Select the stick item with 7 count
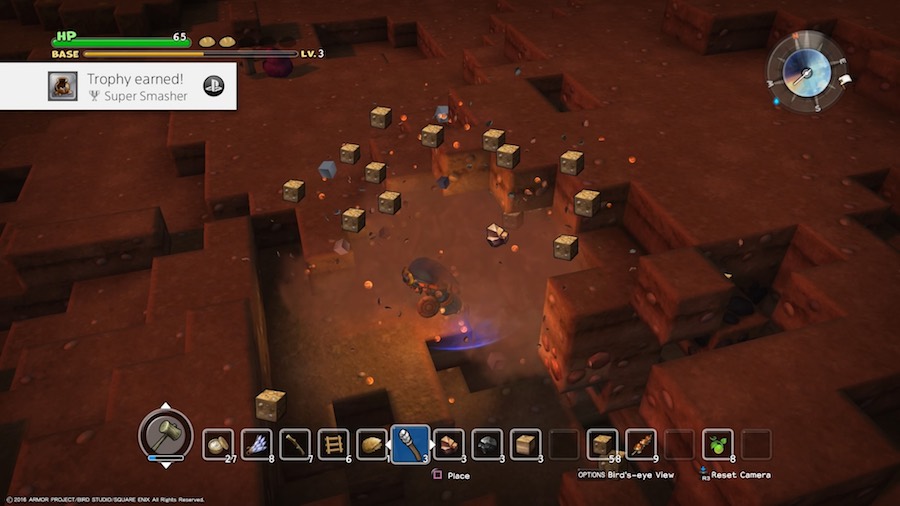The image size is (900, 506). tap(295, 444)
